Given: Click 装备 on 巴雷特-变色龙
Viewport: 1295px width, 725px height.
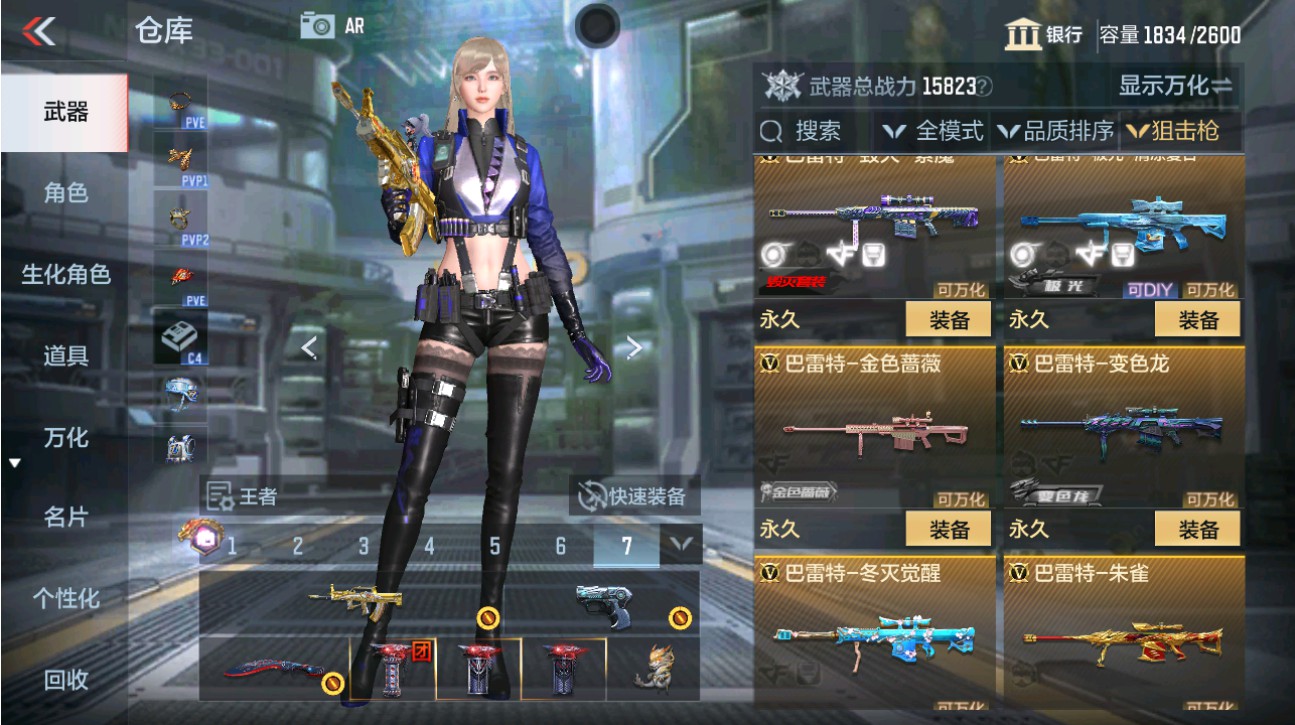Looking at the screenshot, I should 1198,528.
